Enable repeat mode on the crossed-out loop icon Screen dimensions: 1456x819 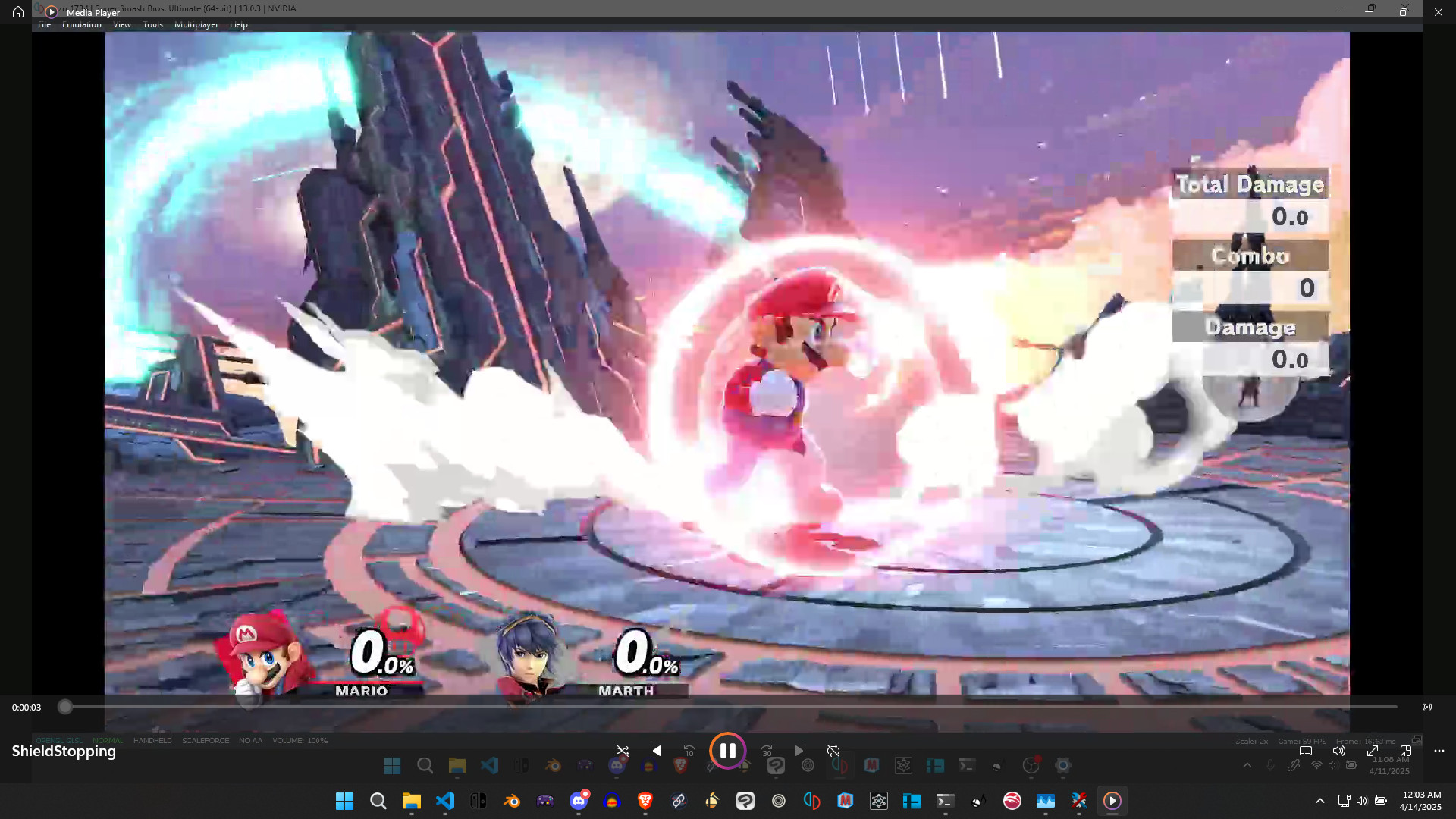[833, 750]
